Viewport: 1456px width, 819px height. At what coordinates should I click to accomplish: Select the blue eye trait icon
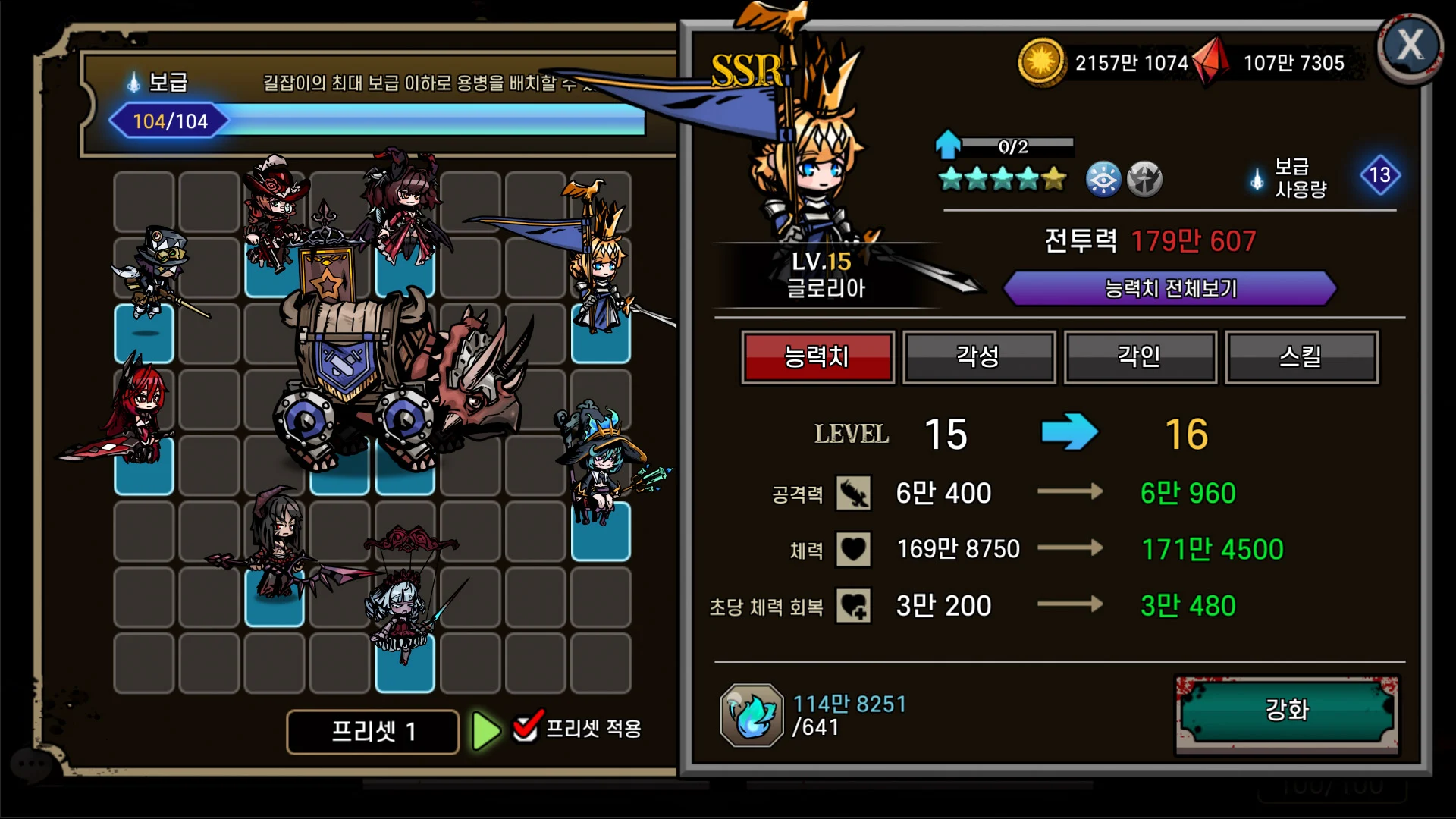point(1103,180)
